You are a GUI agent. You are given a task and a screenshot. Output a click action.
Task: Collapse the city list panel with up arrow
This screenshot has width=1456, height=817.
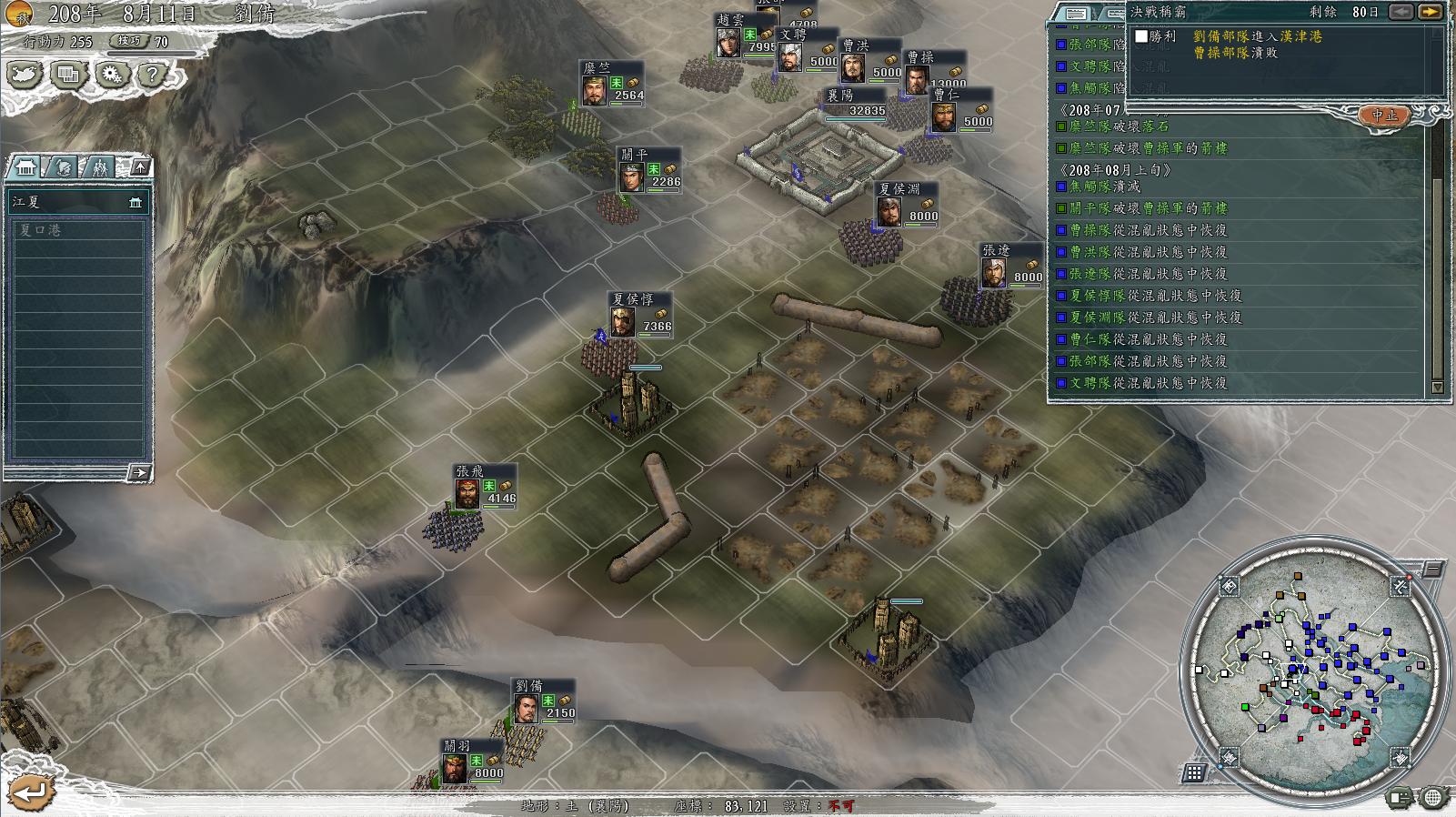tap(139, 166)
